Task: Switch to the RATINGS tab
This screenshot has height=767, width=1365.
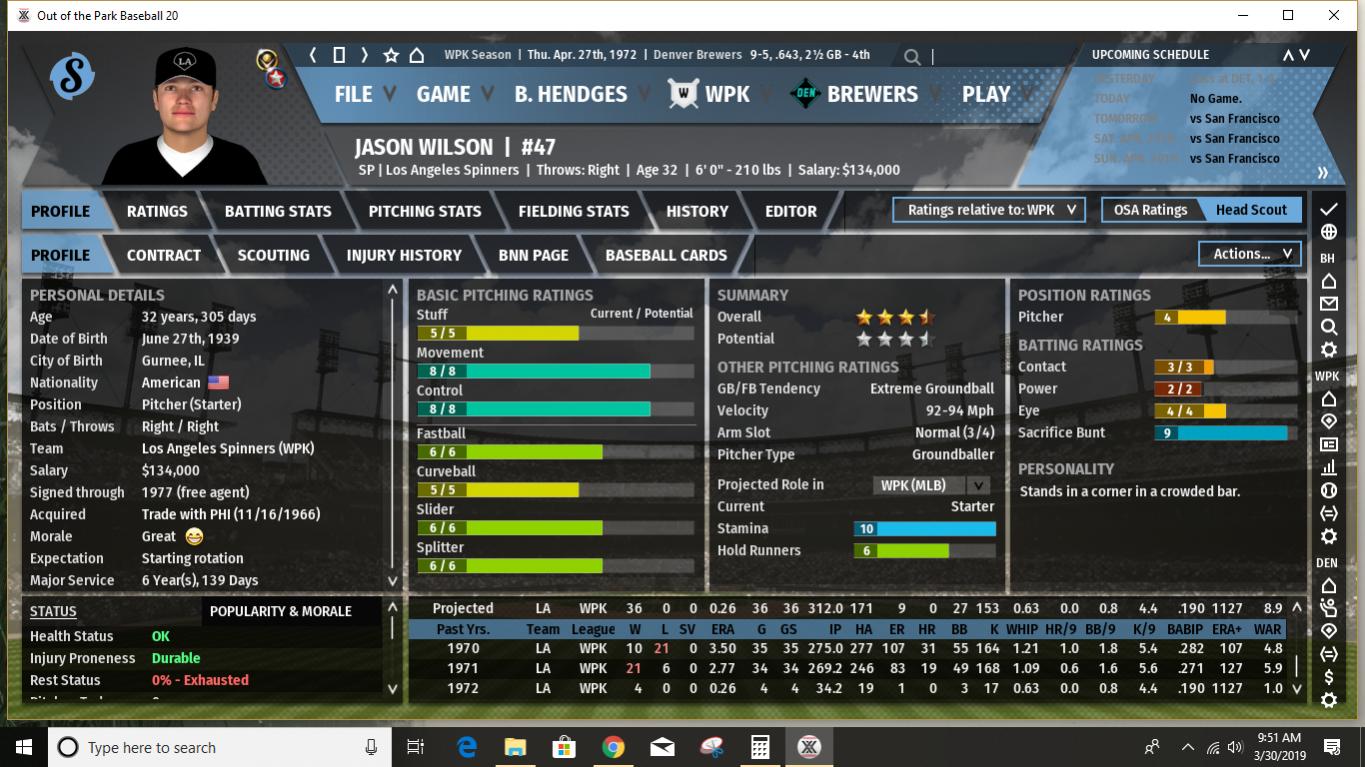Action: tap(157, 211)
